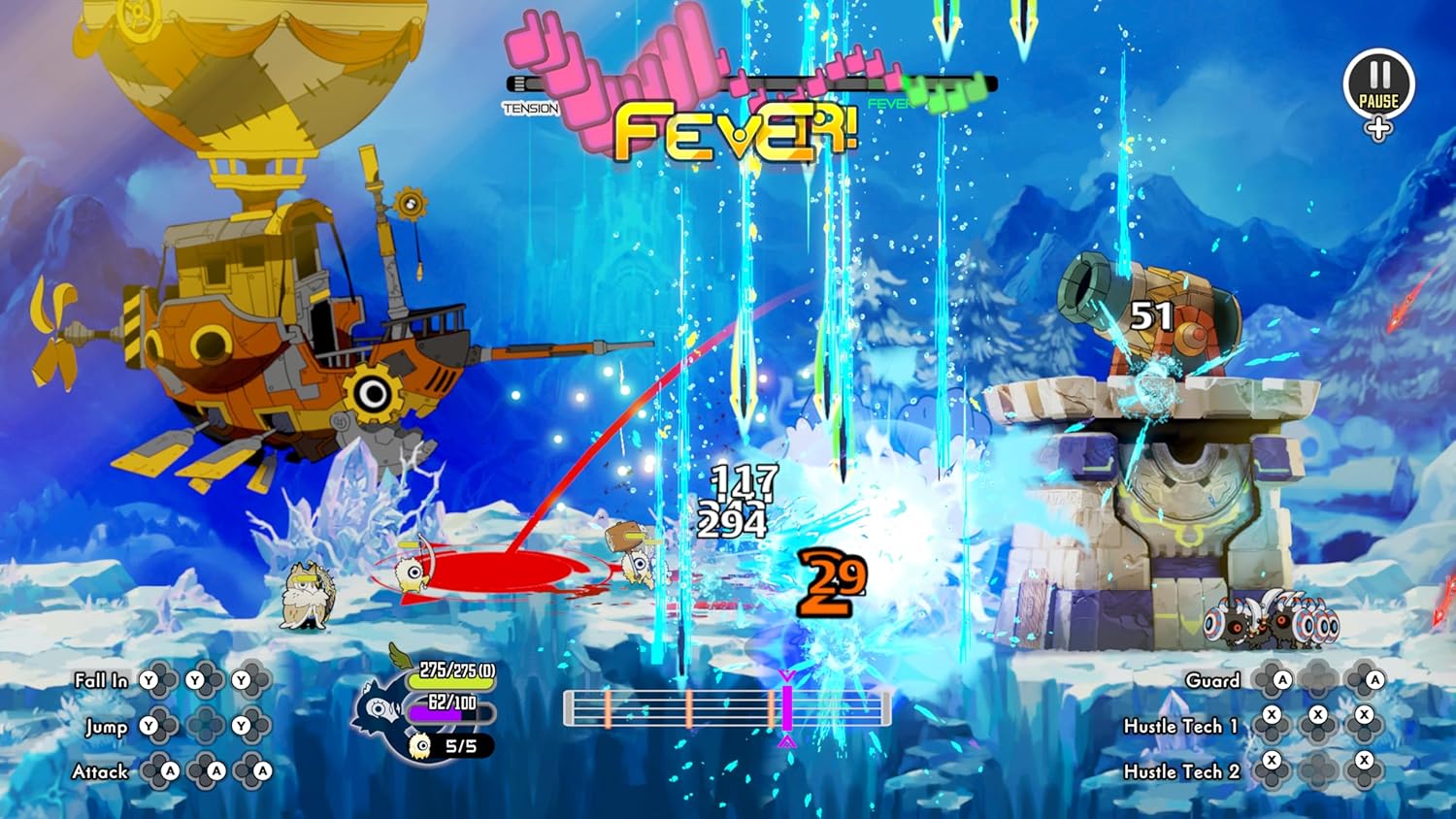Select the A button glyph in the Attack combo
This screenshot has width=1456, height=819.
[x=170, y=771]
